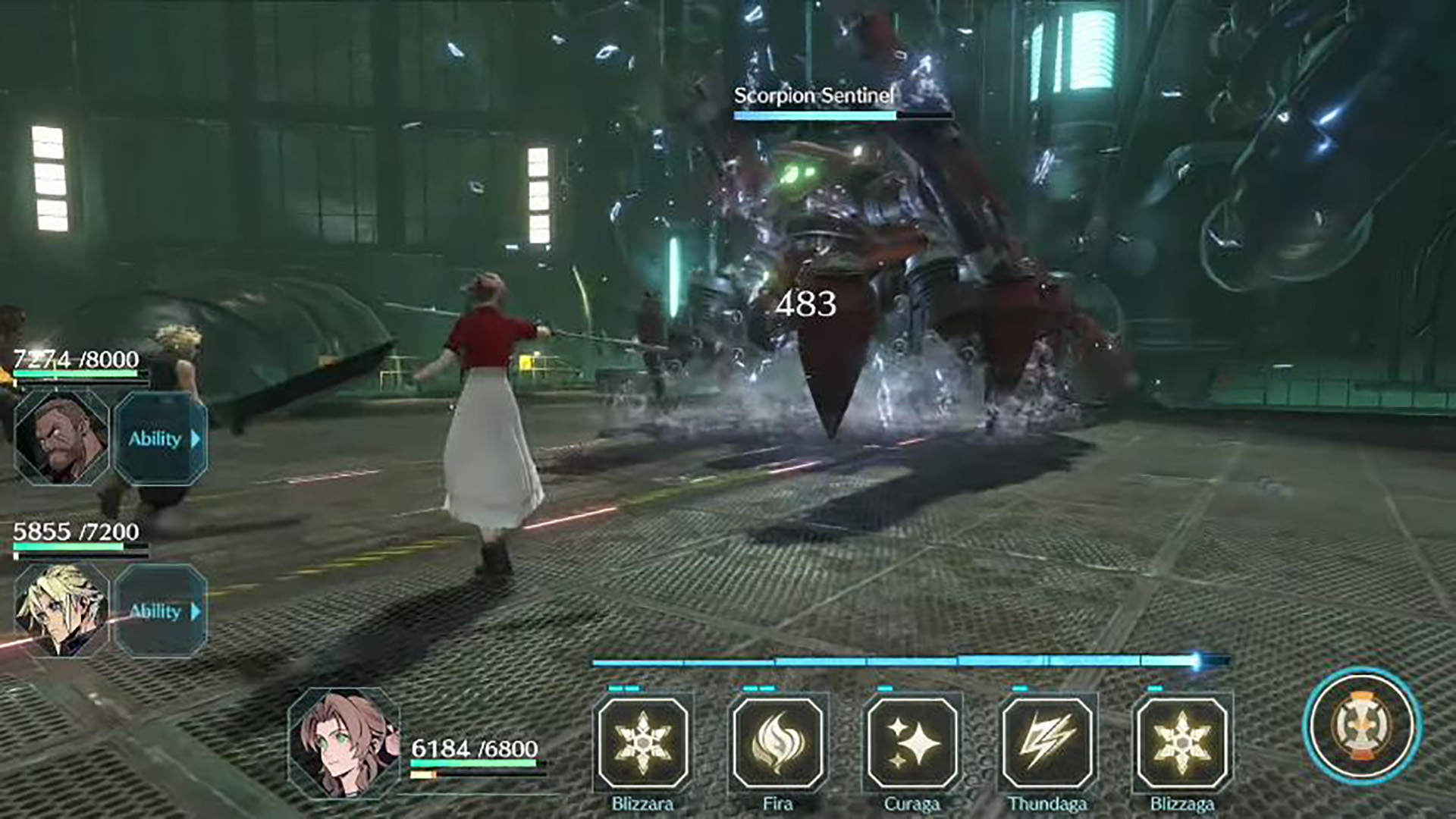This screenshot has width=1456, height=819.
Task: Open Cloud's Ability button
Action: pos(161,610)
